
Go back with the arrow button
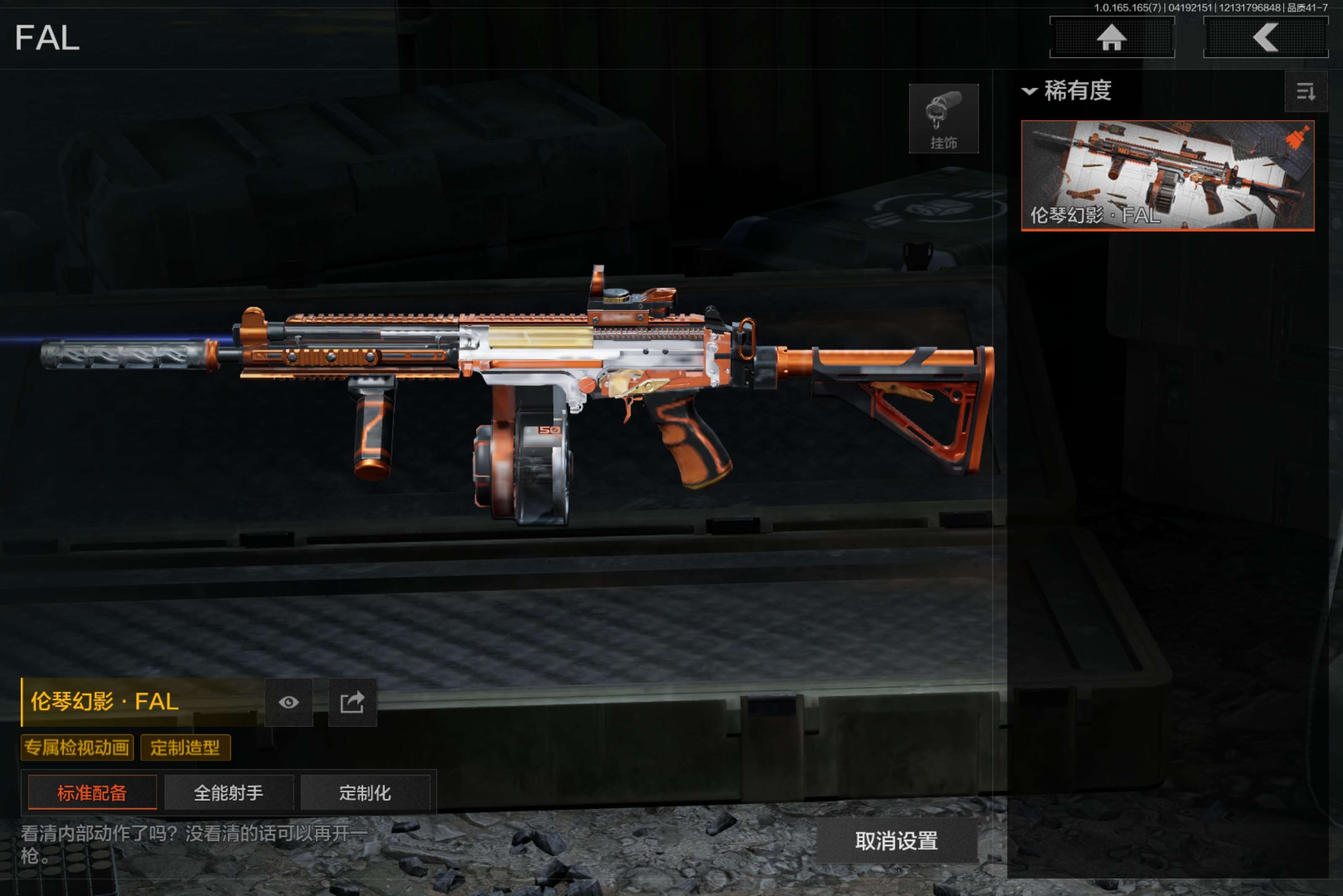tap(1265, 37)
